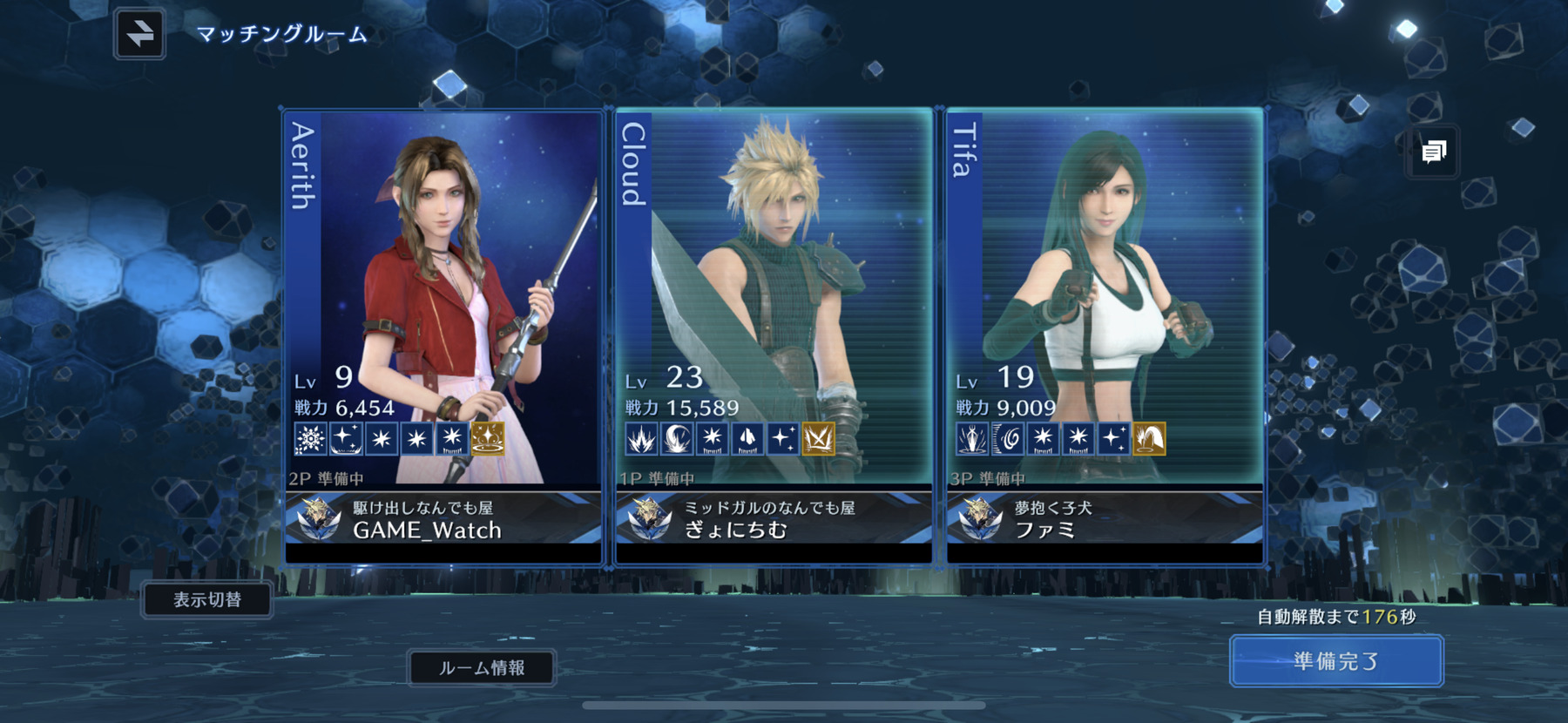The width and height of the screenshot is (1568, 723).
Task: Confirm ready with 準備完了 button
Action: point(1336,661)
